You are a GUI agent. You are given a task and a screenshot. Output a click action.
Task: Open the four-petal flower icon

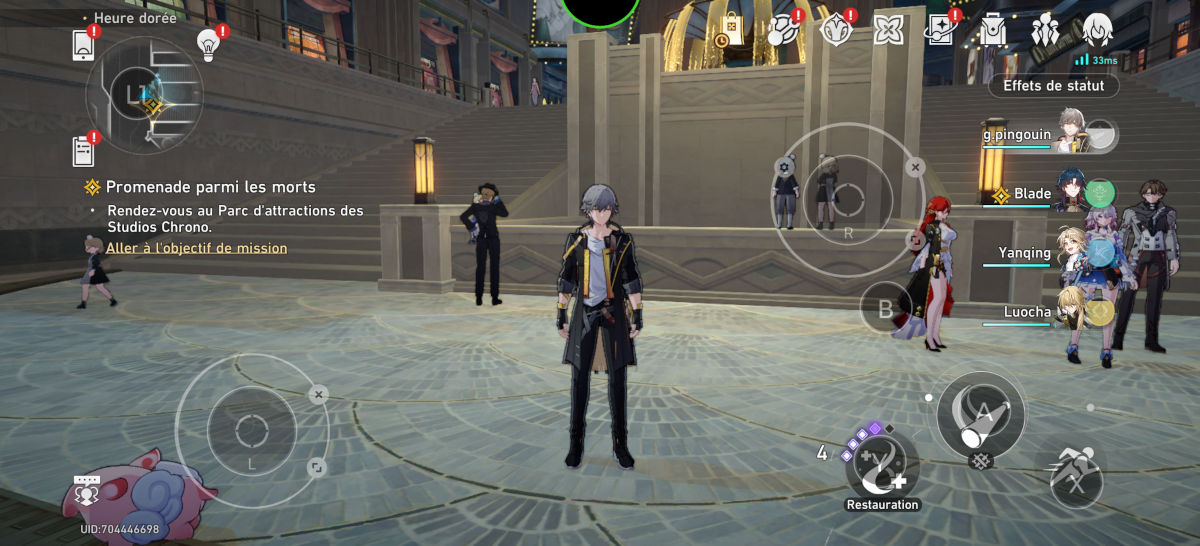click(x=887, y=30)
